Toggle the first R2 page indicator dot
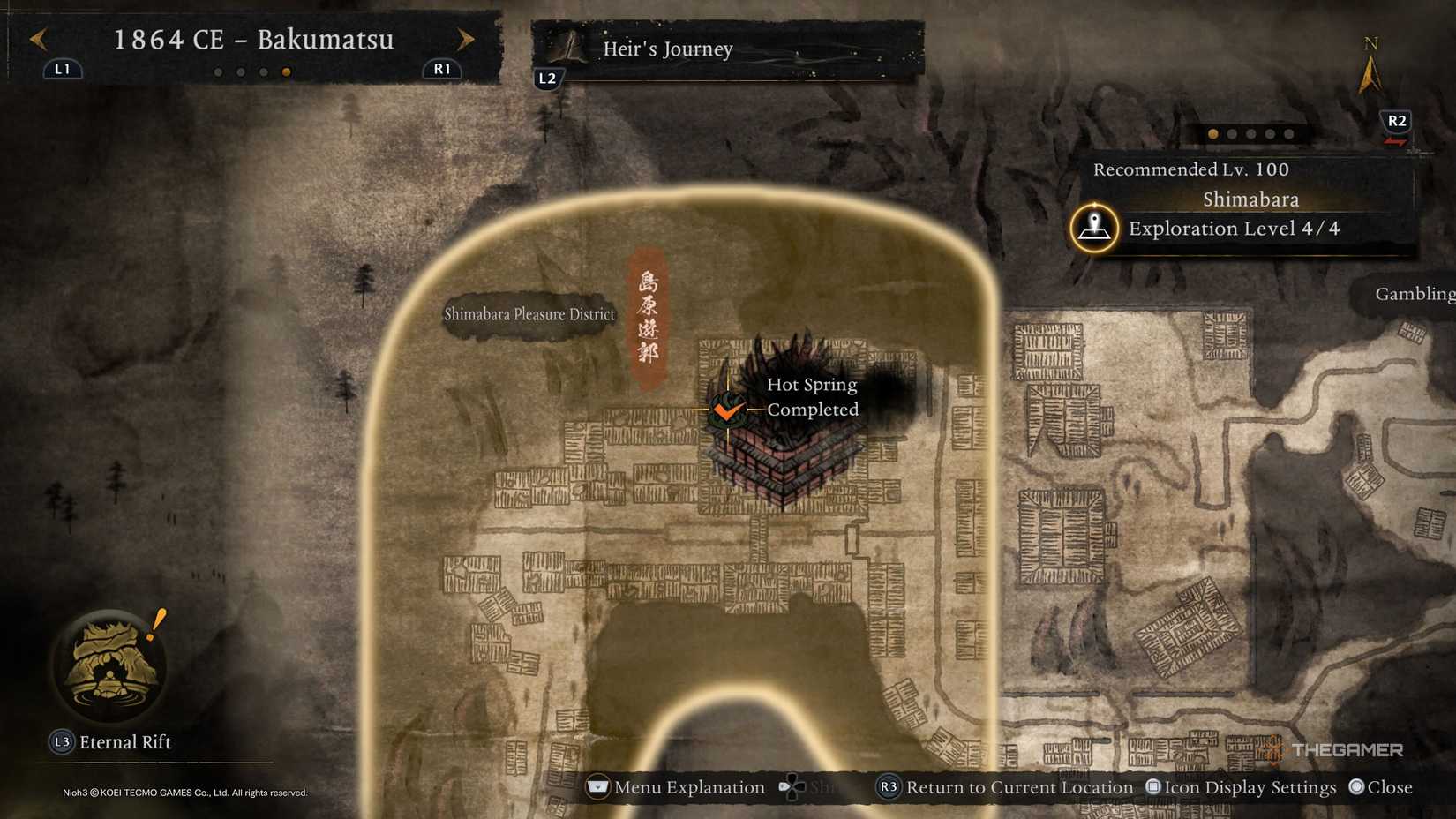Screen dimensions: 1456x819 (x=1212, y=134)
